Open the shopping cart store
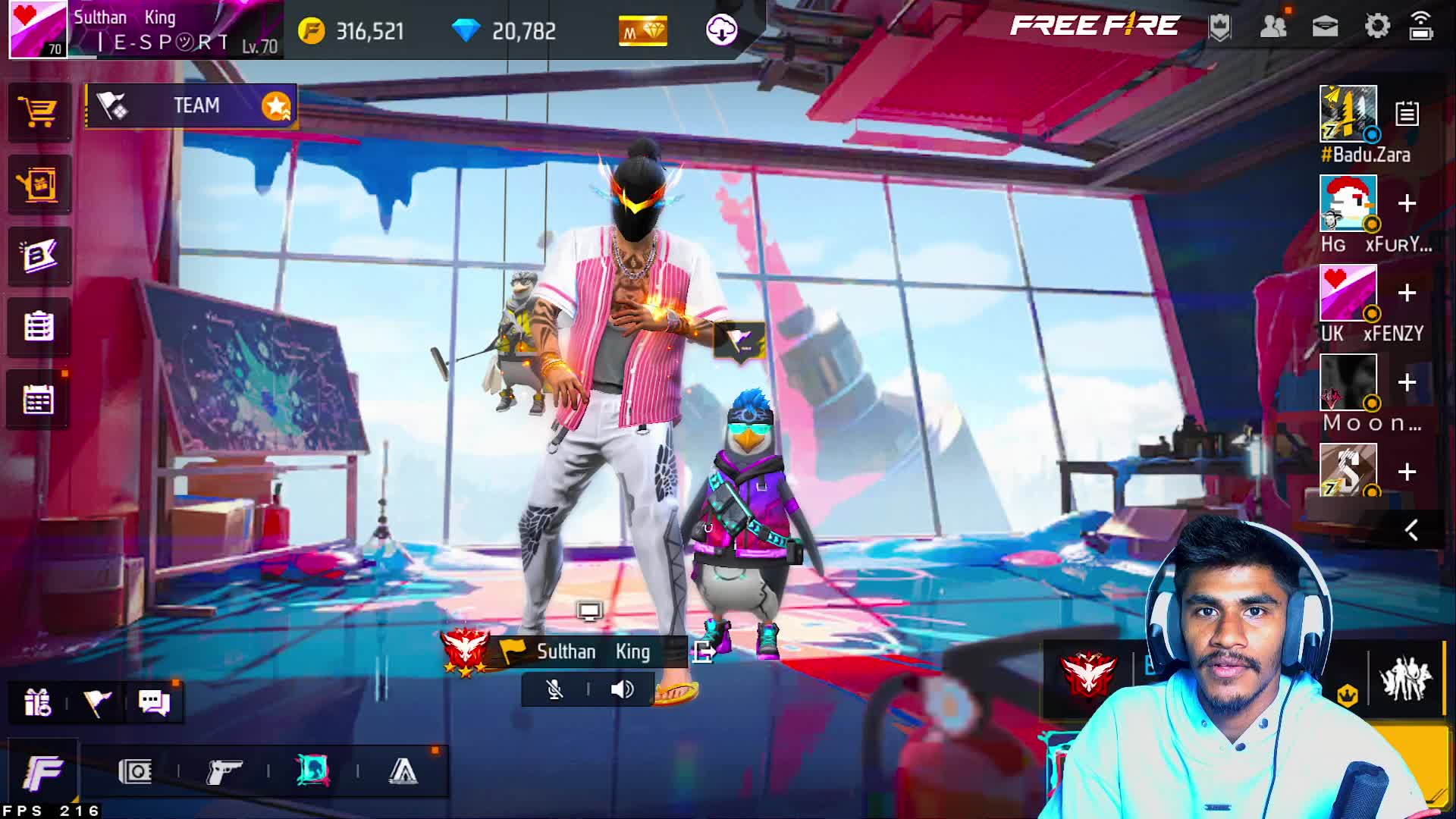The height and width of the screenshot is (819, 1456). (39, 114)
